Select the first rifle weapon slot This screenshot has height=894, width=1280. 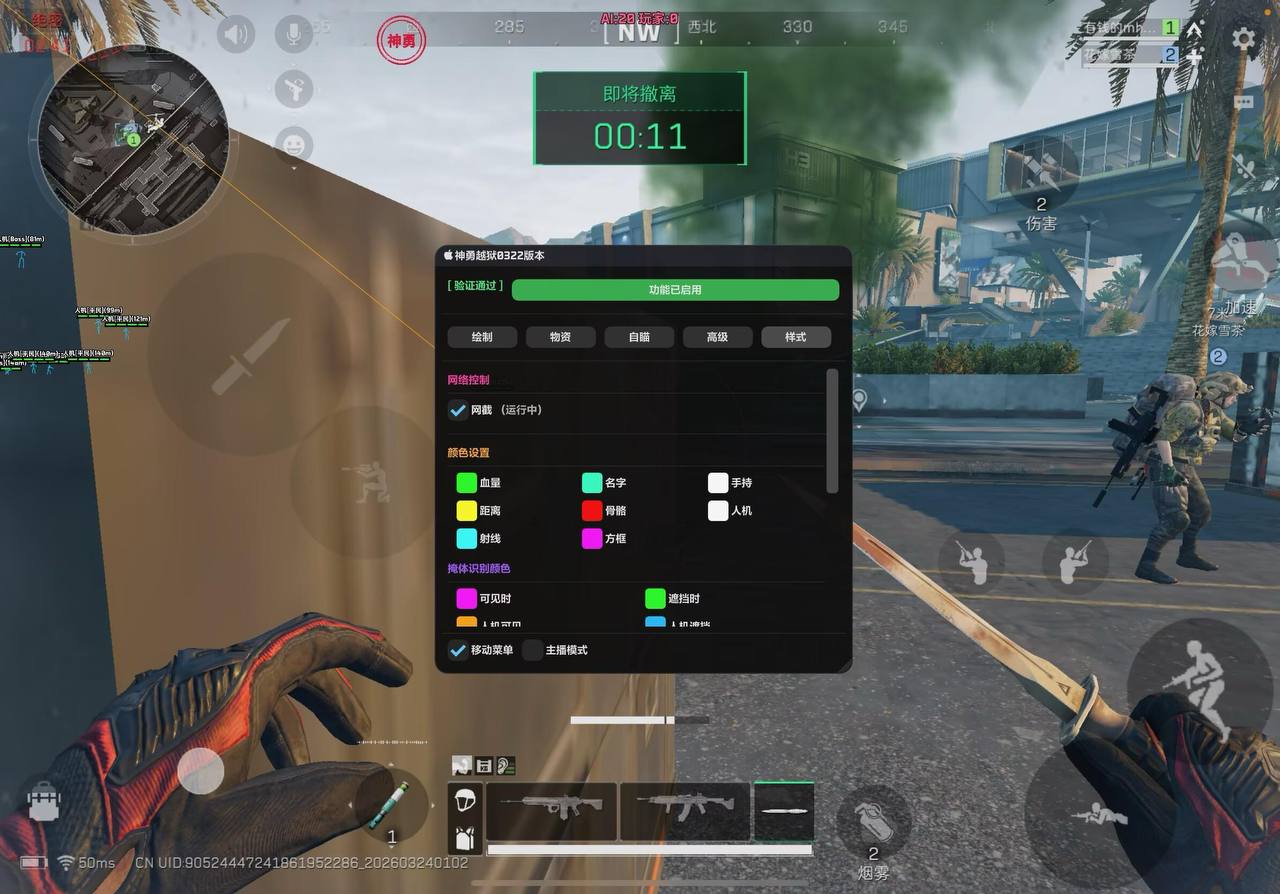tap(551, 811)
